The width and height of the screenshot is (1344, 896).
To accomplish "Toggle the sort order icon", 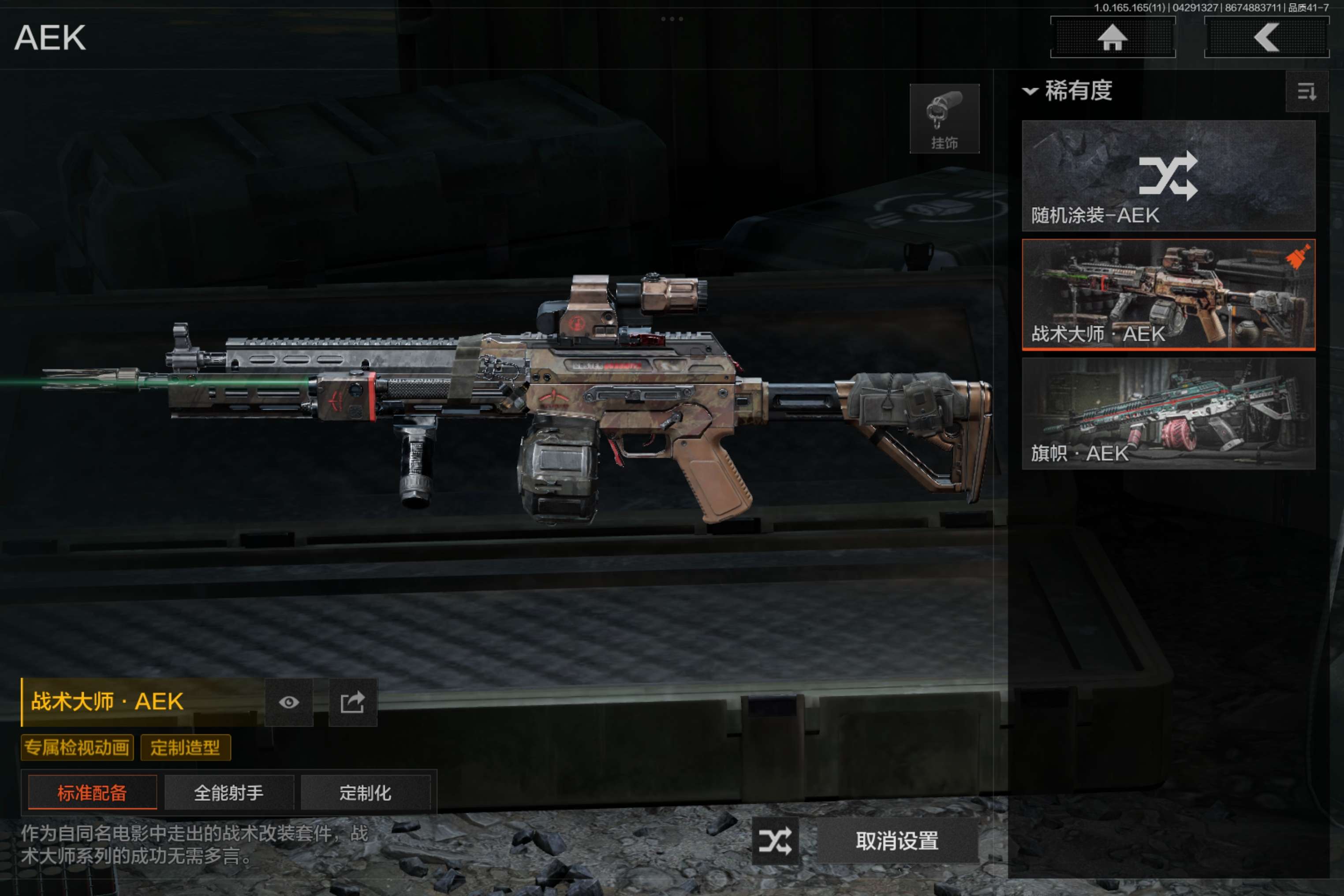I will tap(1306, 91).
